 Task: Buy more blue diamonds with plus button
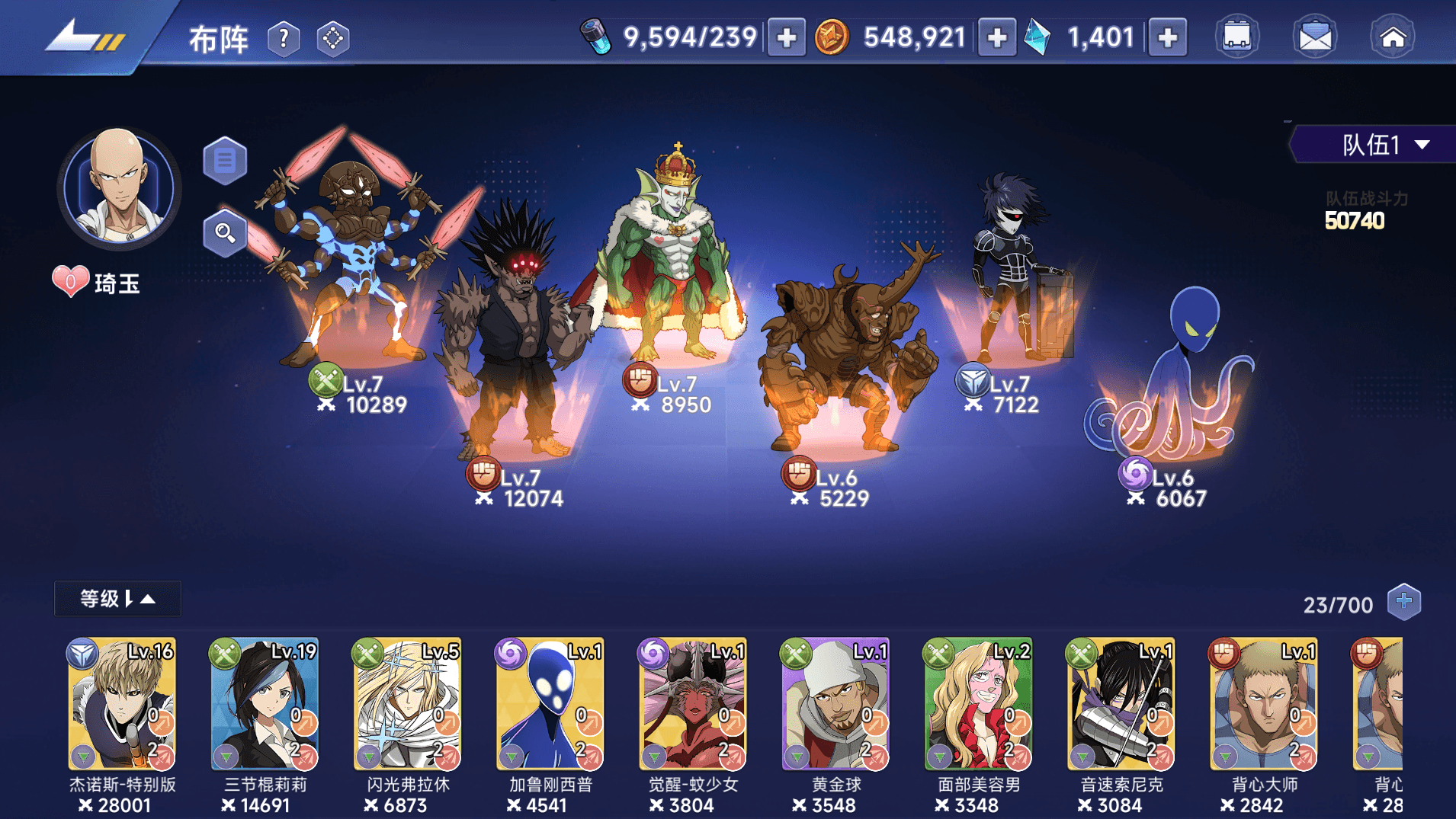click(1167, 37)
